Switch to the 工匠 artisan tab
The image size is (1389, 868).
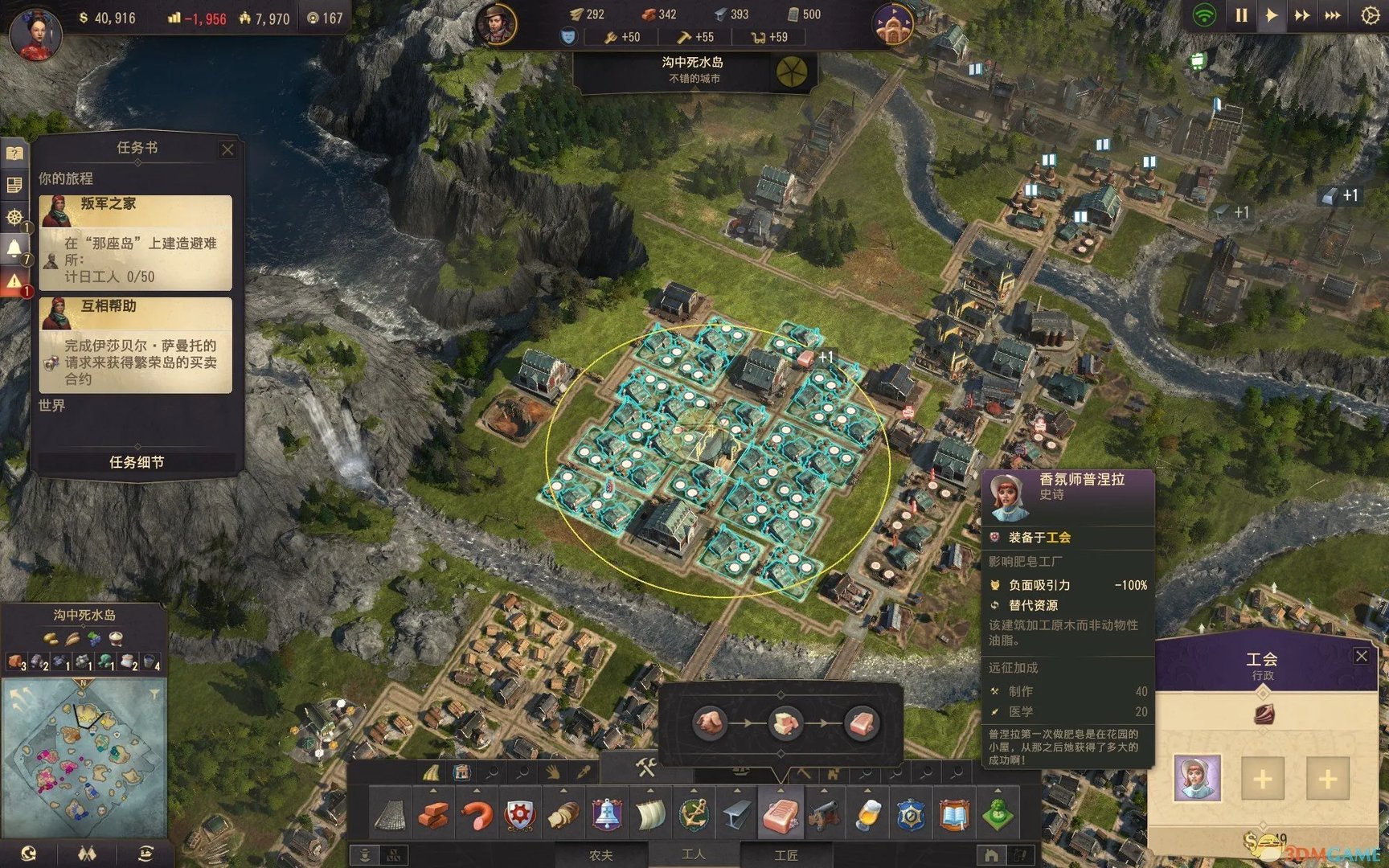pos(785,855)
